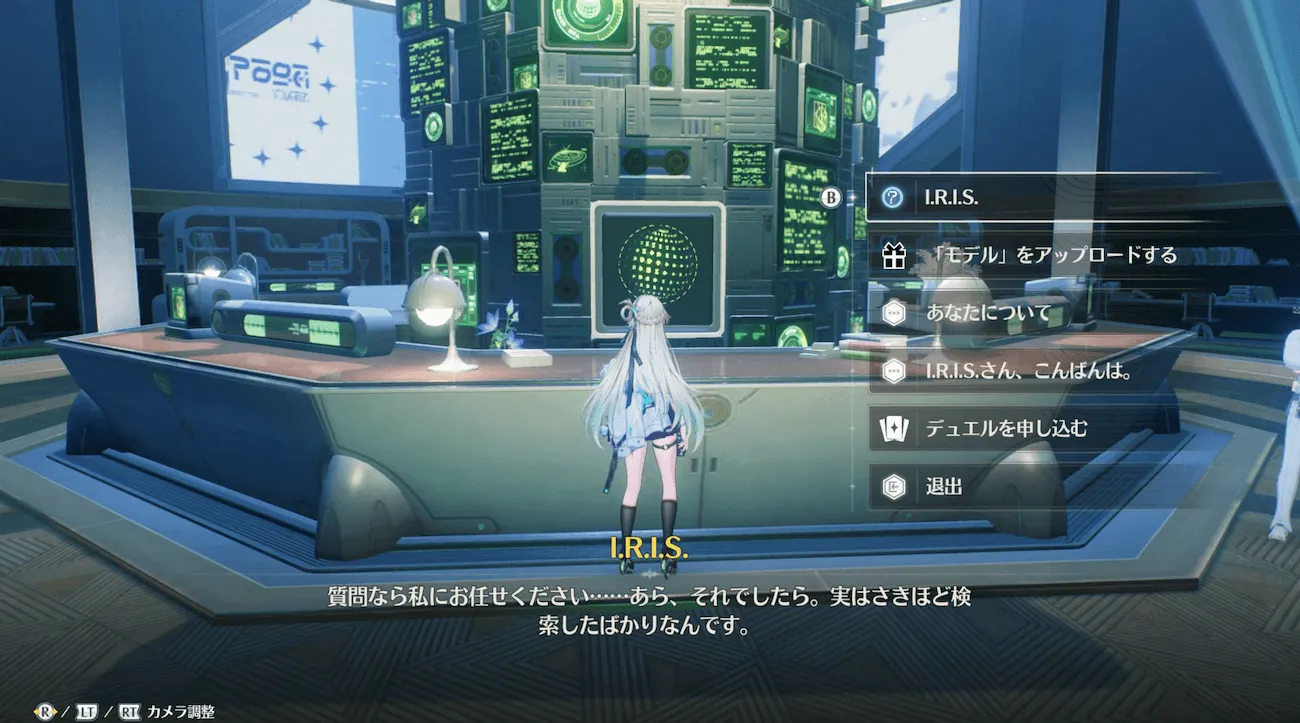Click the dialogue text box to advance

[650, 608]
